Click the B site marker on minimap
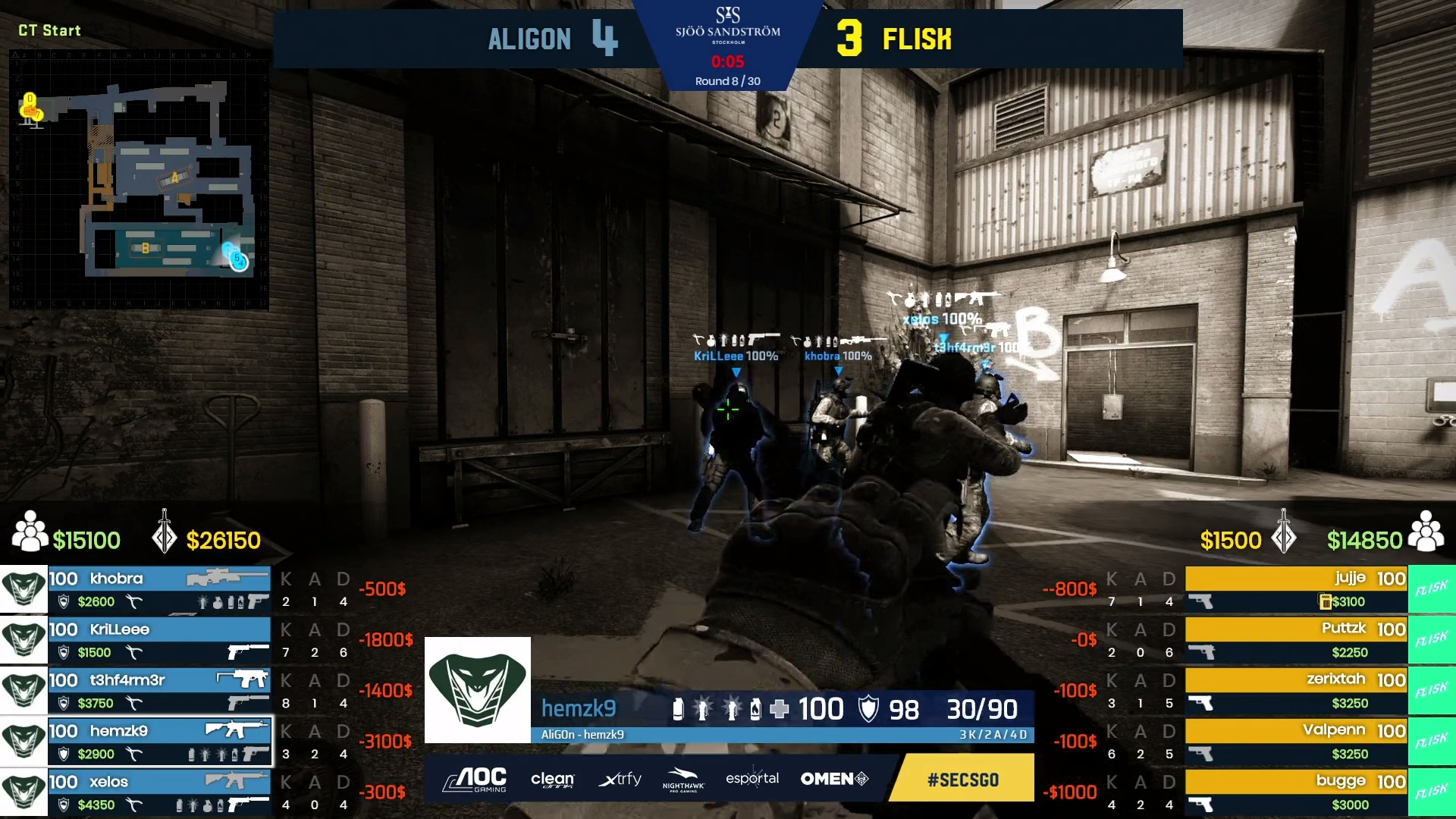Viewport: 1456px width, 819px height. click(x=145, y=248)
